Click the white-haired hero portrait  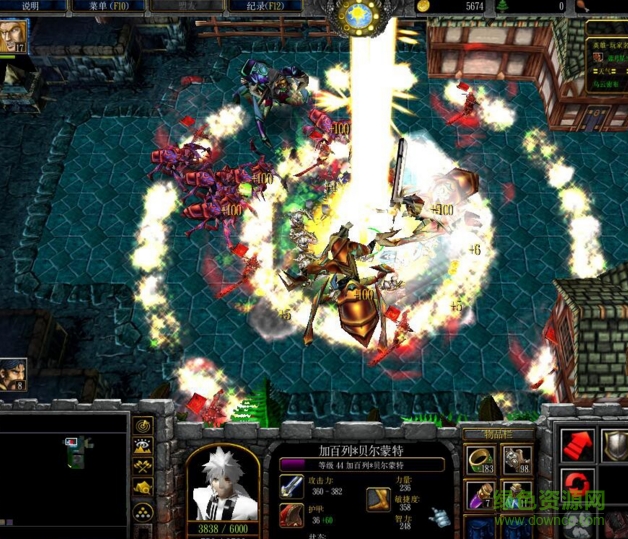coord(223,480)
